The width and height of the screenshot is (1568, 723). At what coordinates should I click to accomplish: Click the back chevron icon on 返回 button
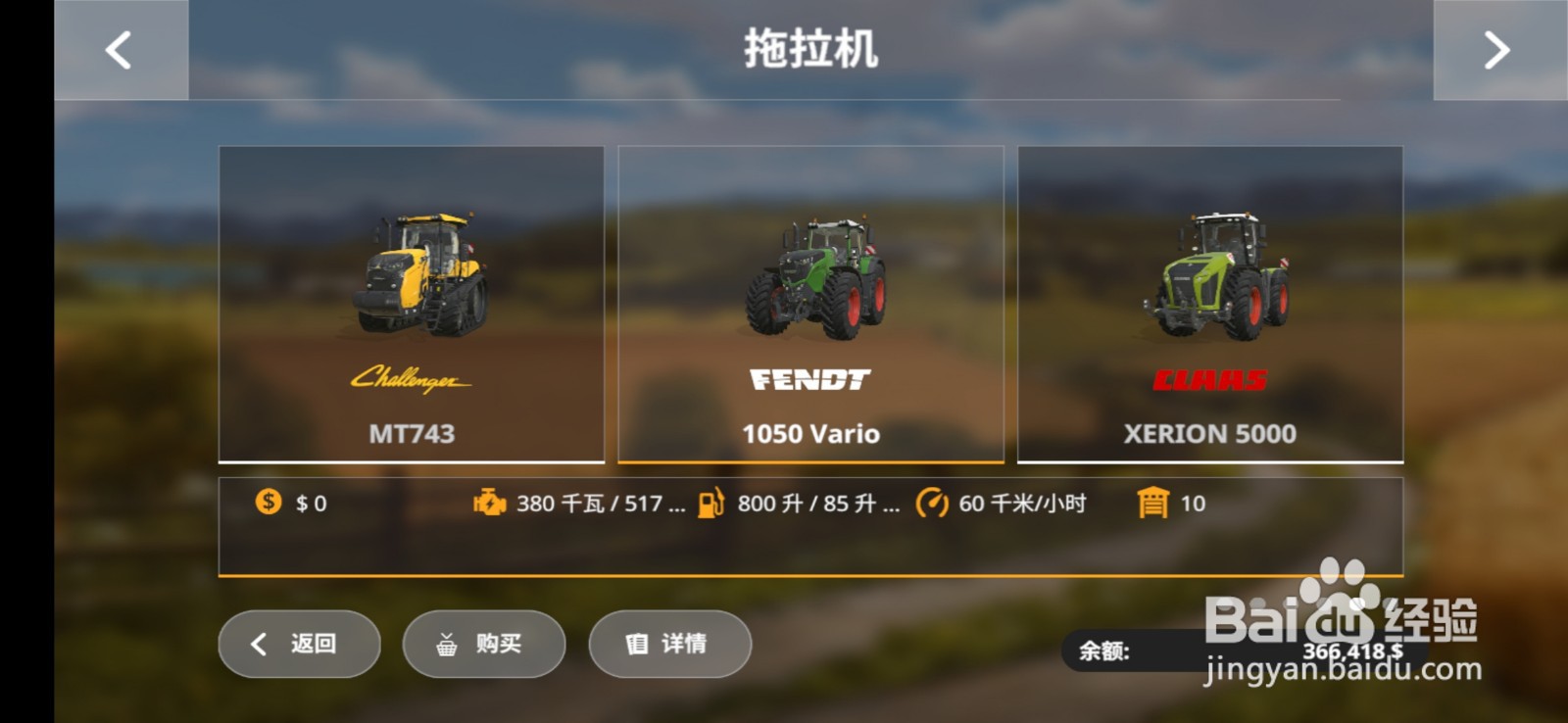pos(258,644)
